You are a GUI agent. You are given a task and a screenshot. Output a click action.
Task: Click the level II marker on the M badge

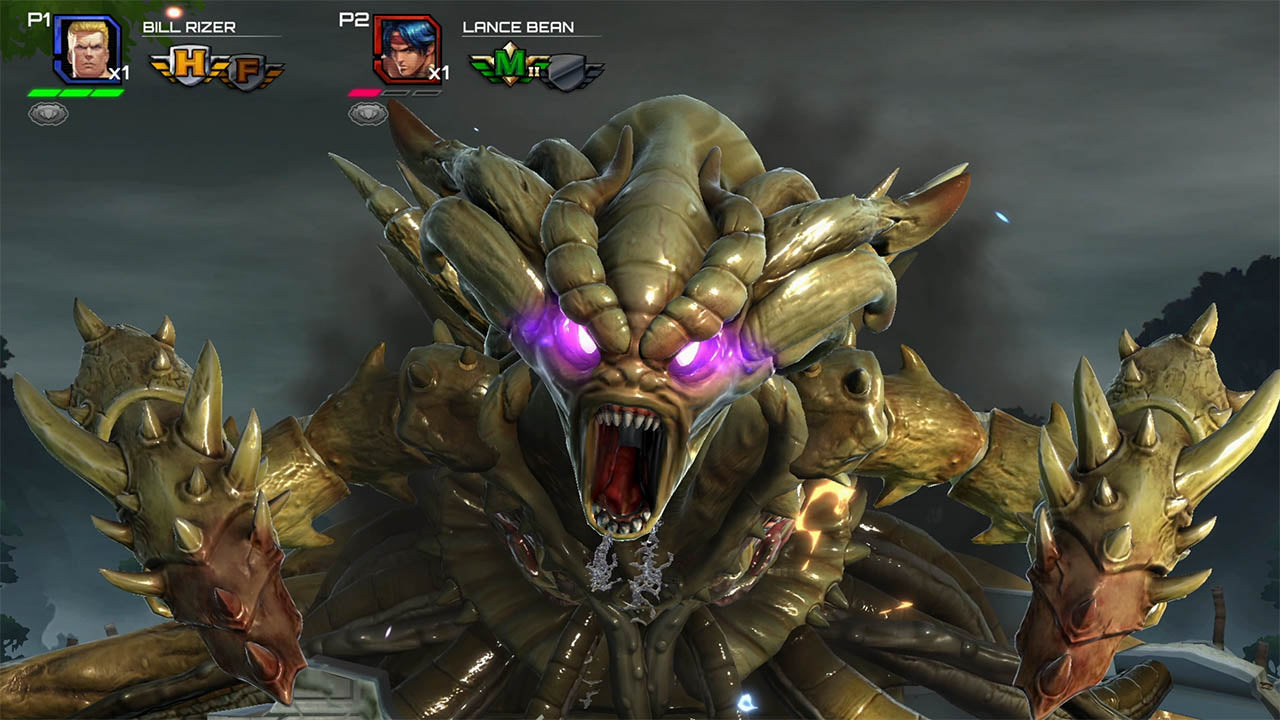(x=534, y=71)
